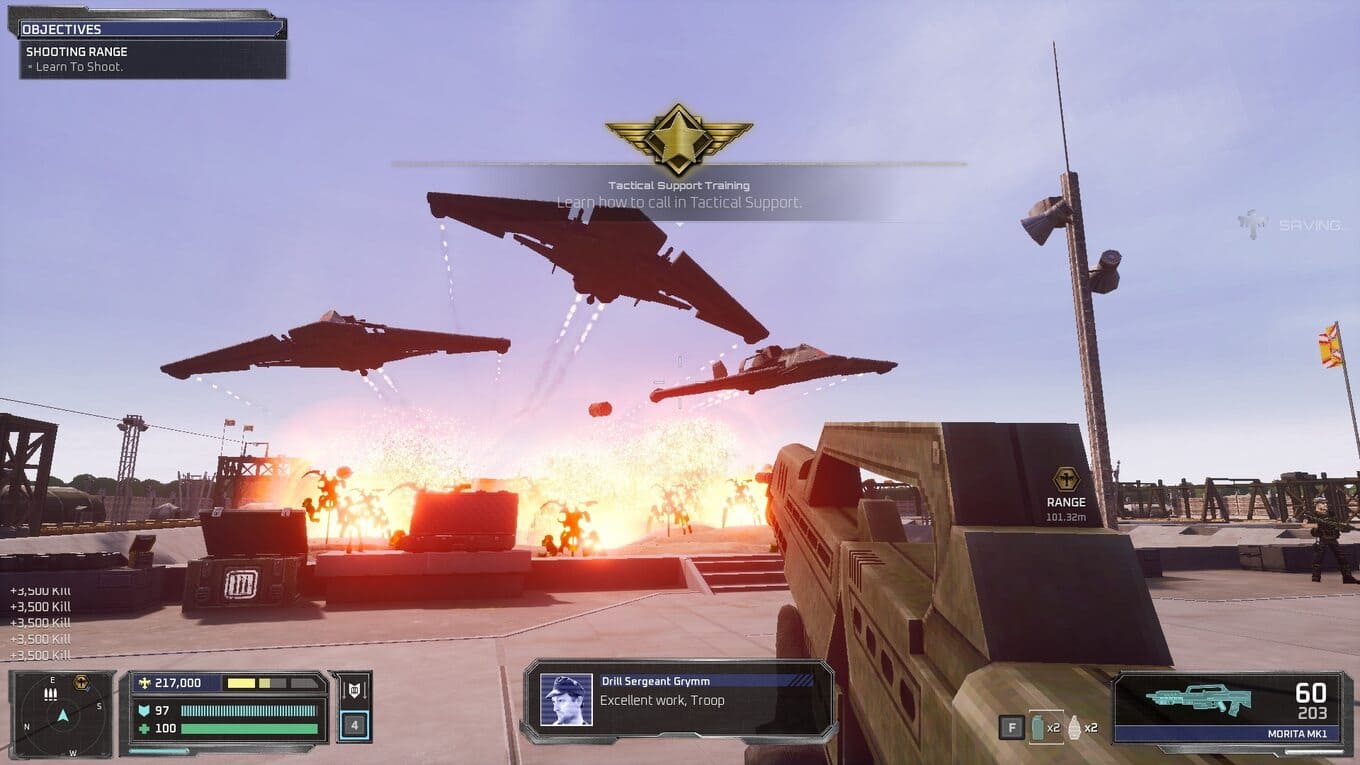This screenshot has width=1360, height=765.
Task: Click the Tactical Support Training medal
Action: click(679, 138)
